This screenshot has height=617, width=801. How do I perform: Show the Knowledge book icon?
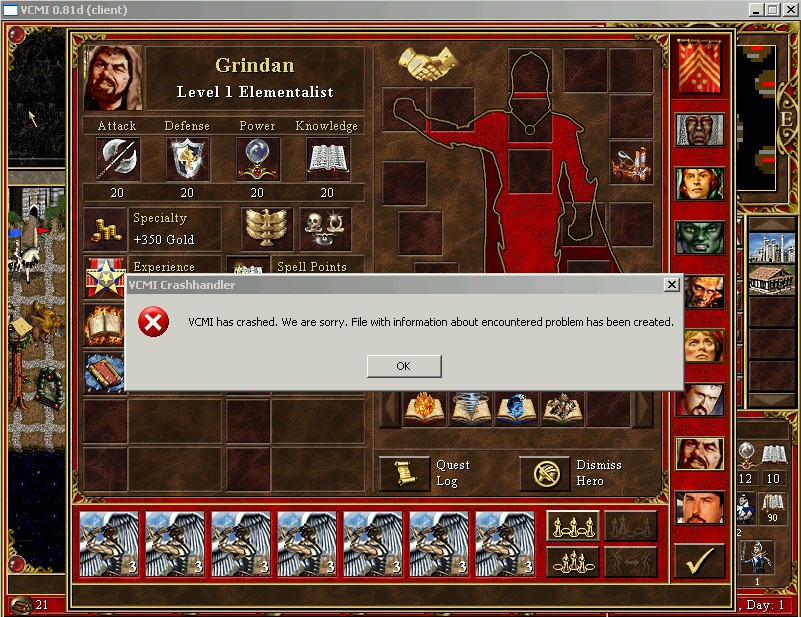click(x=326, y=158)
